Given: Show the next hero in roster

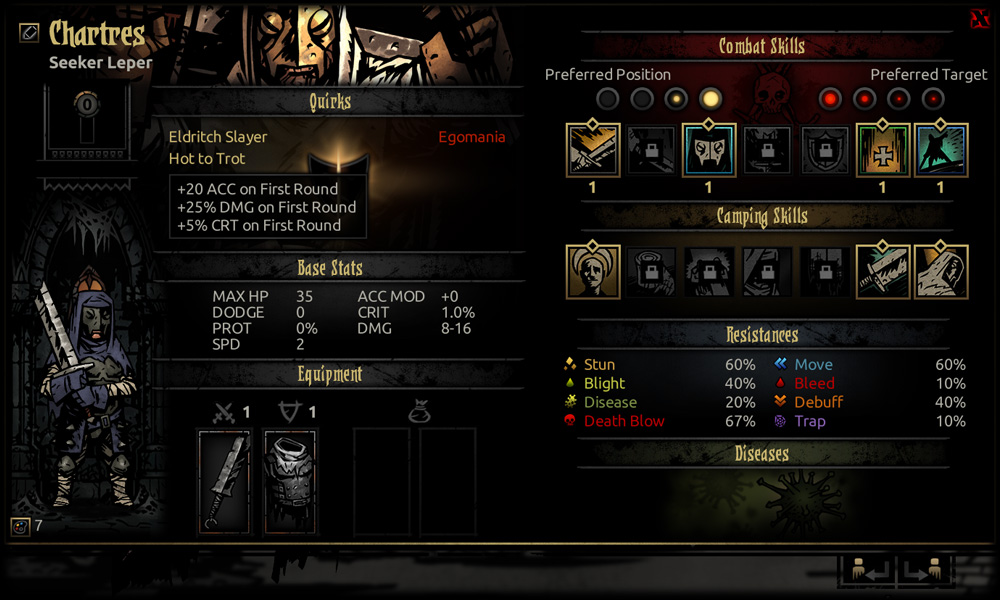Looking at the screenshot, I should coord(922,571).
